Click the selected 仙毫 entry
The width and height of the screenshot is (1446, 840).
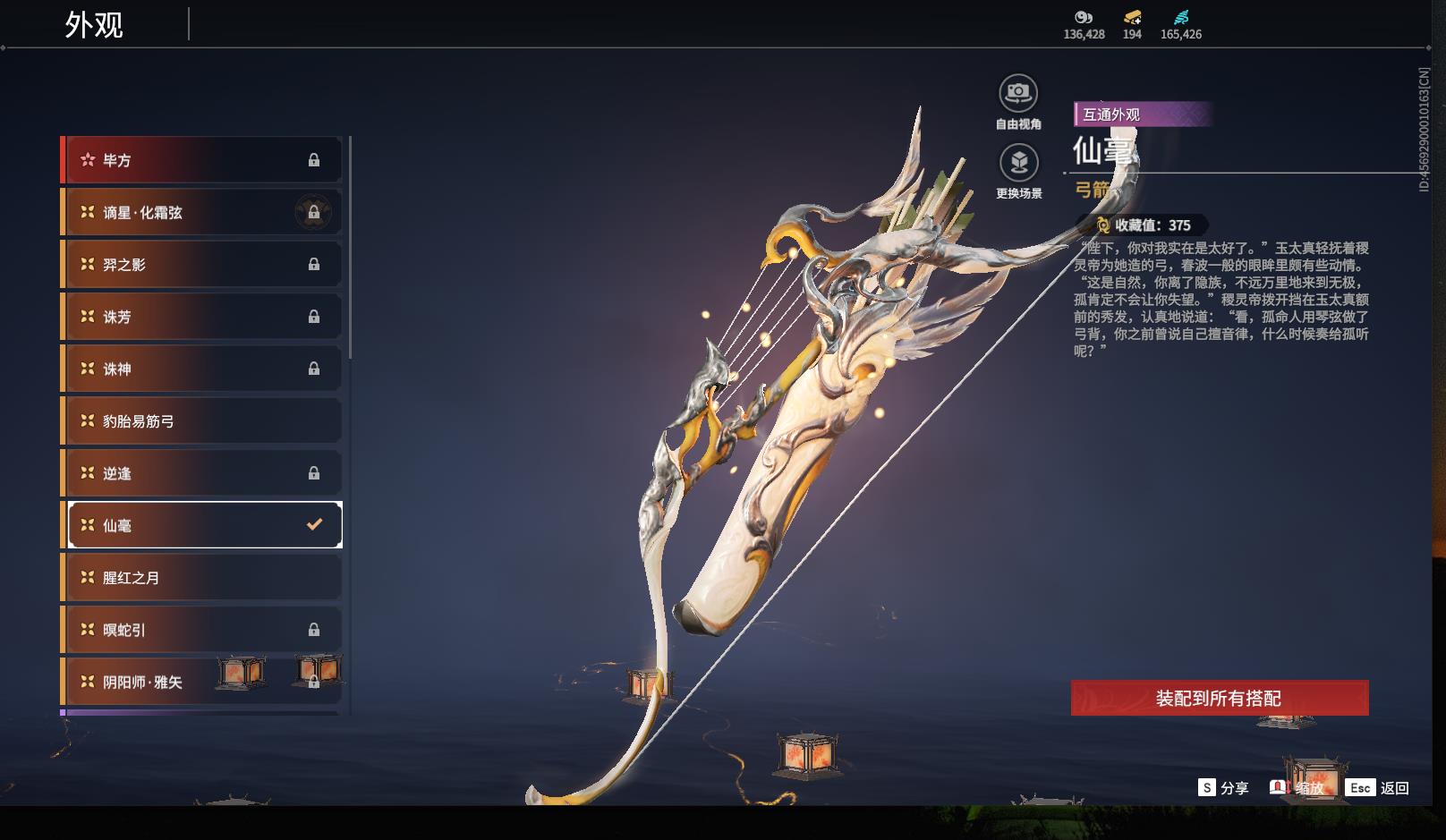coord(204,525)
